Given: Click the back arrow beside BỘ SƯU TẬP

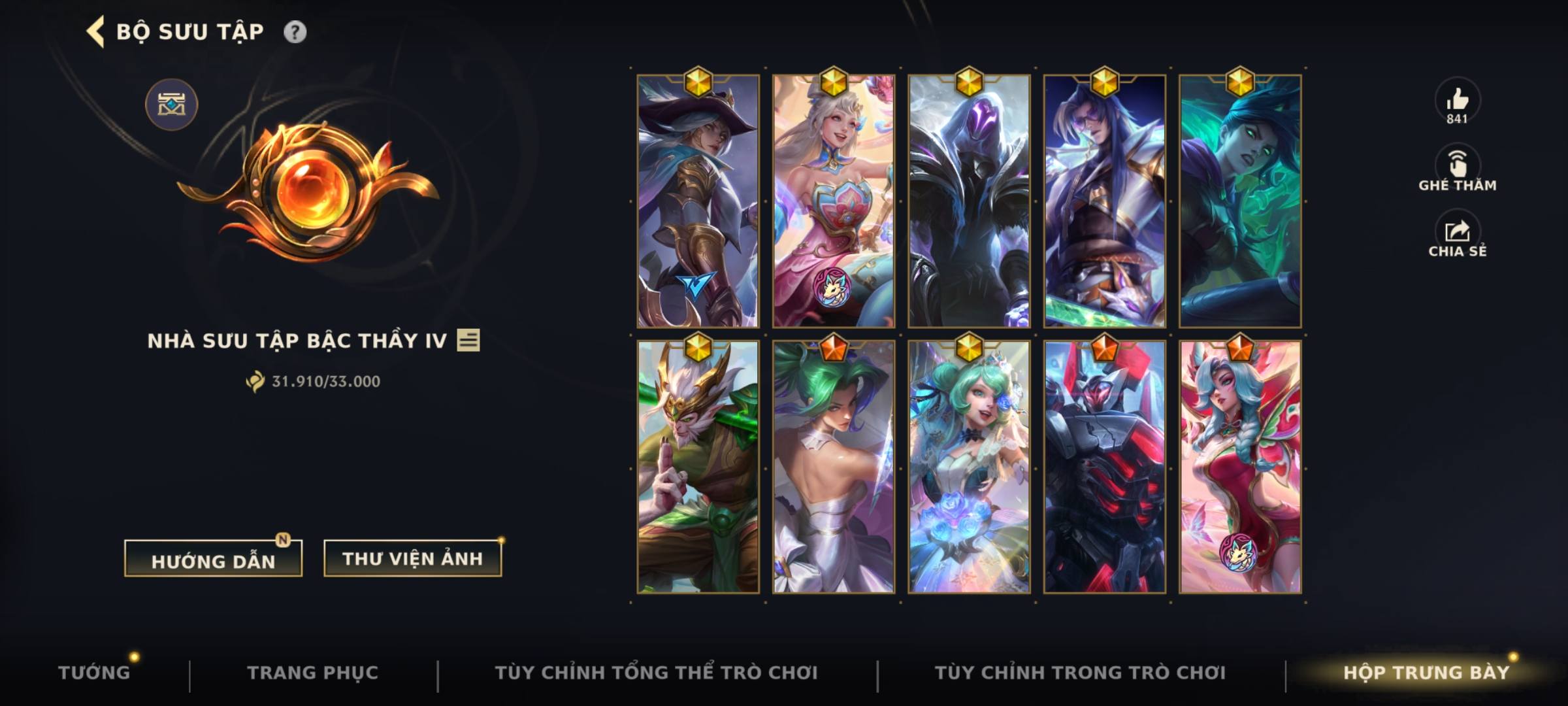Looking at the screenshot, I should click(x=95, y=30).
